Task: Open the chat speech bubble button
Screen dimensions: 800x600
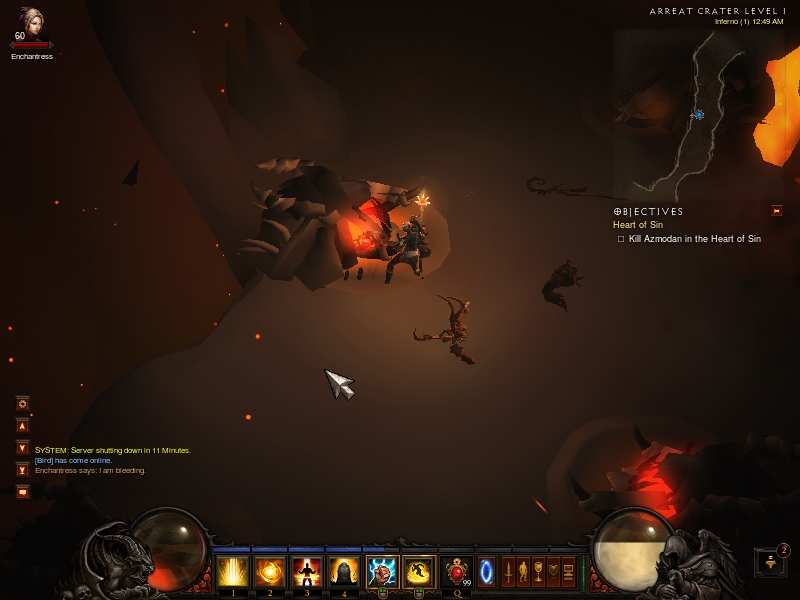Action: 22,491
